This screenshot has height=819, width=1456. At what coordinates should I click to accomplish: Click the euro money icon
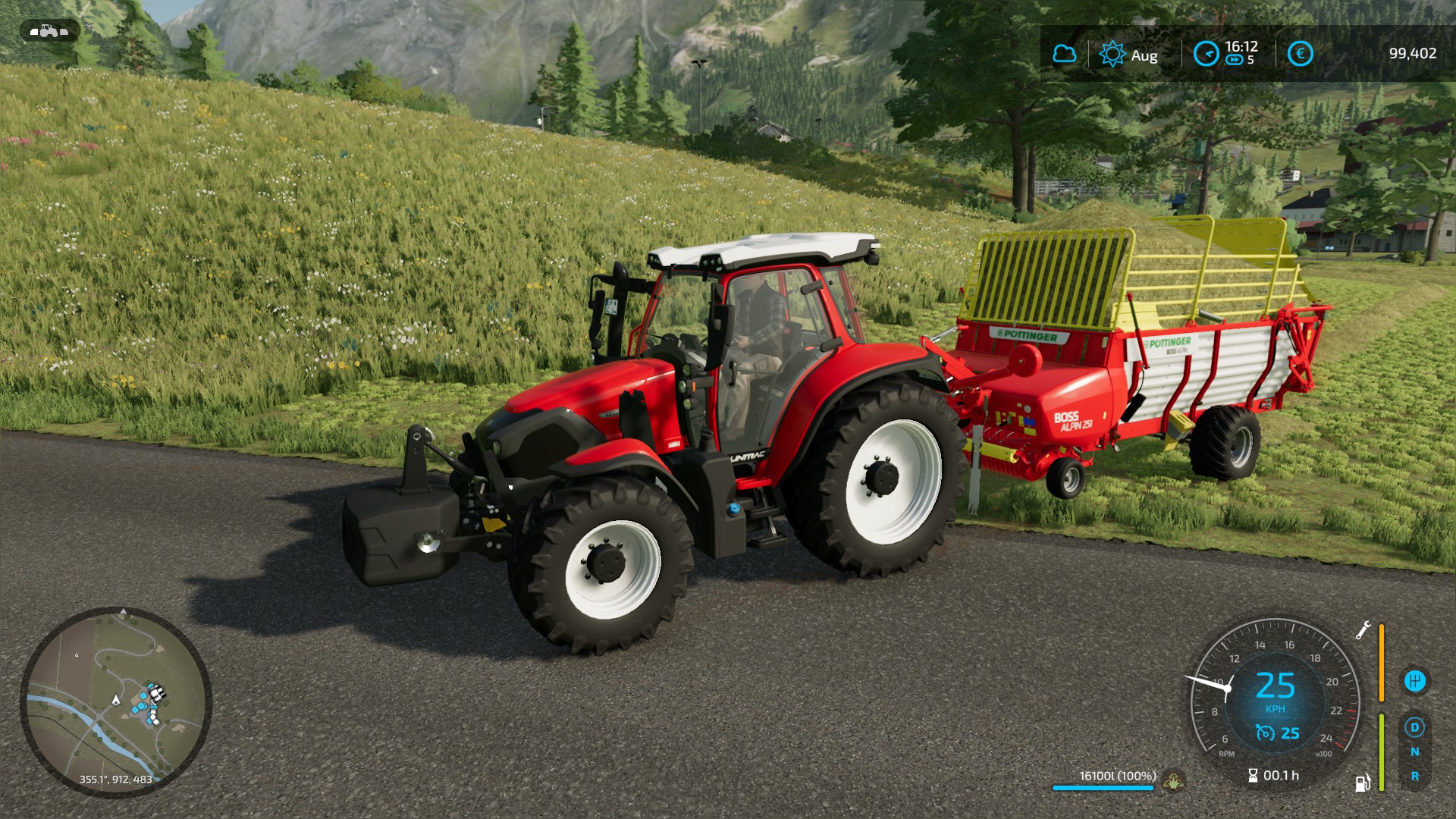click(1300, 54)
